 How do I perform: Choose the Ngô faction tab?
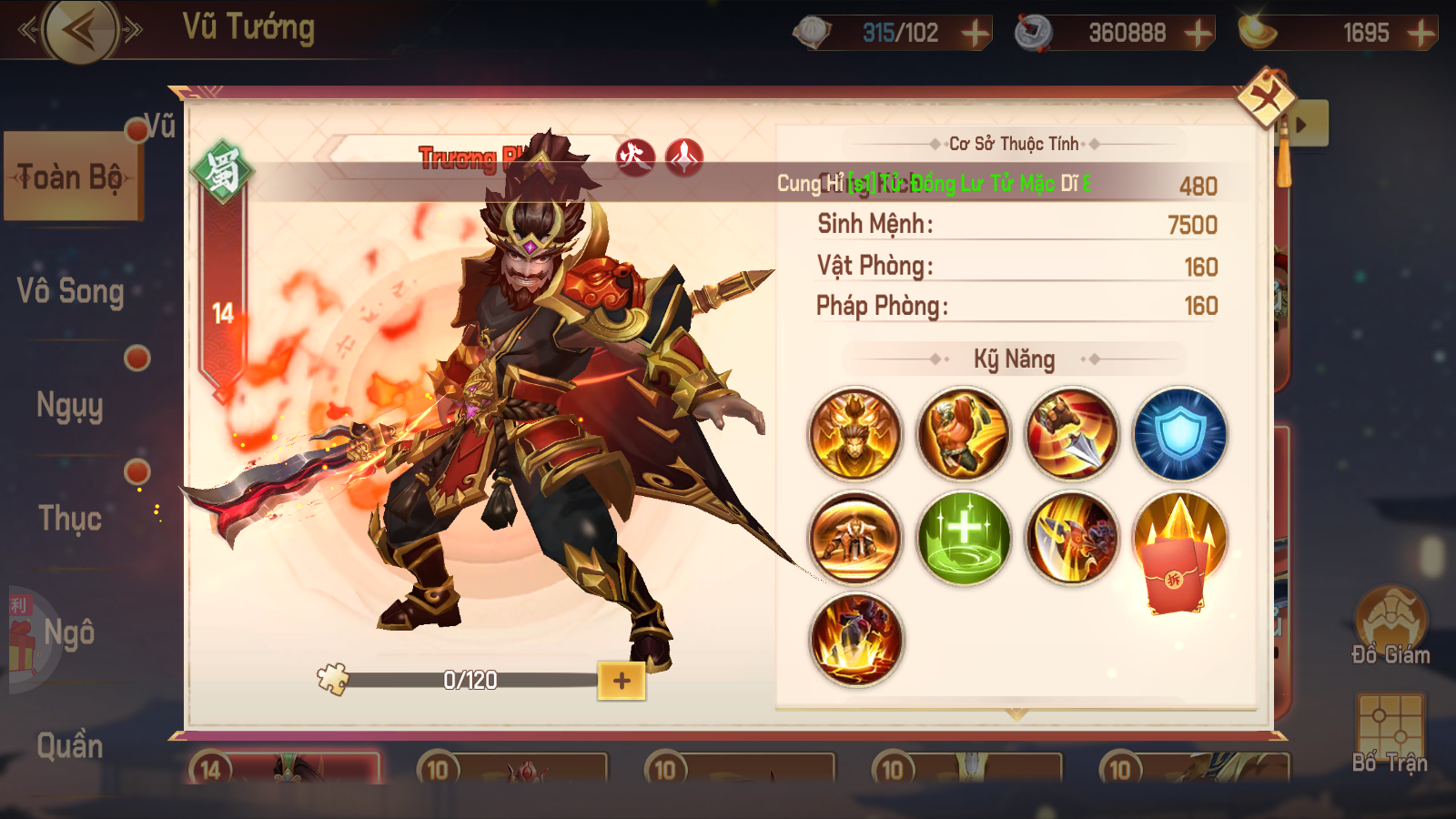pyautogui.click(x=69, y=632)
